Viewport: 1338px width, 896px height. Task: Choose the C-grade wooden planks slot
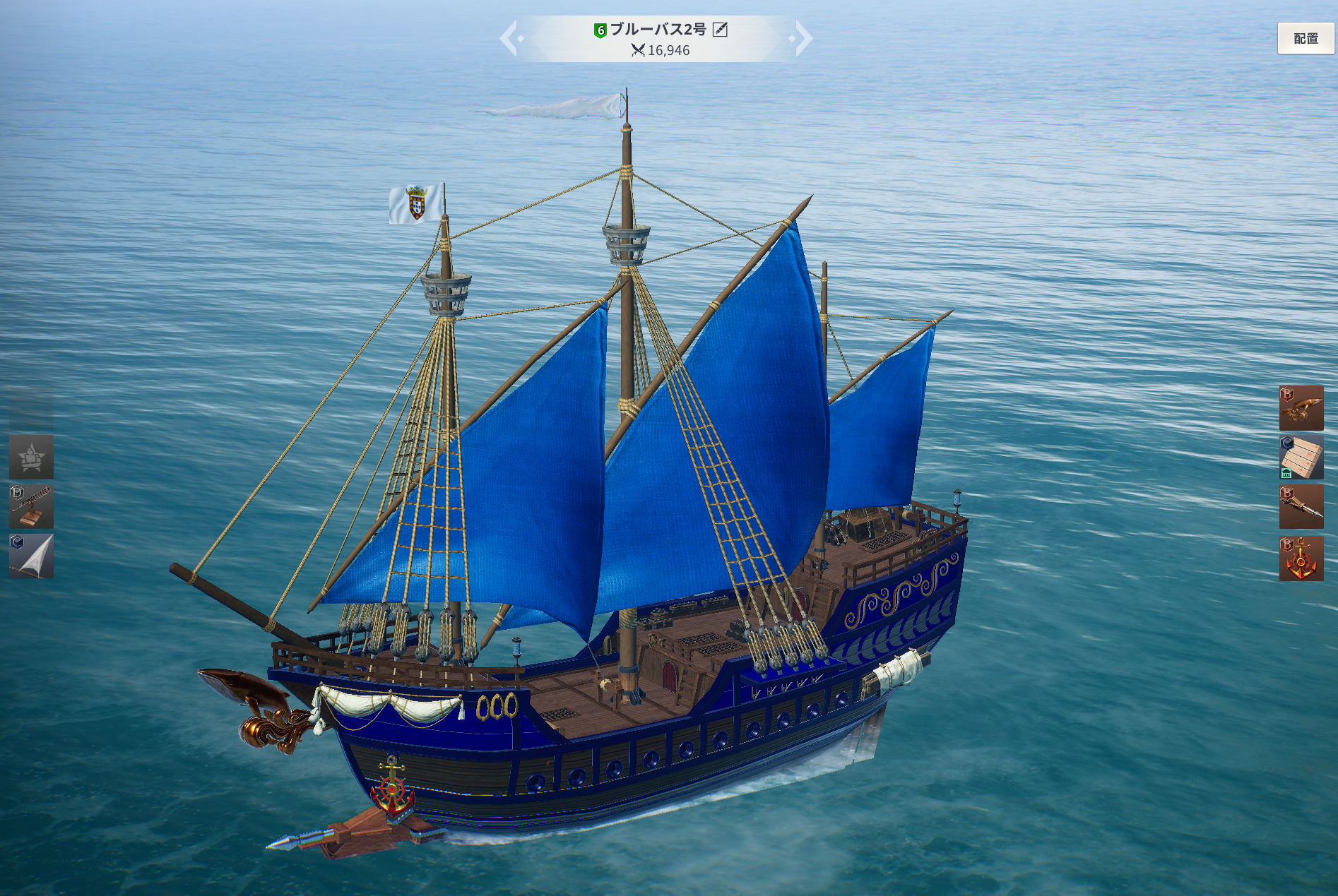pos(1301,457)
